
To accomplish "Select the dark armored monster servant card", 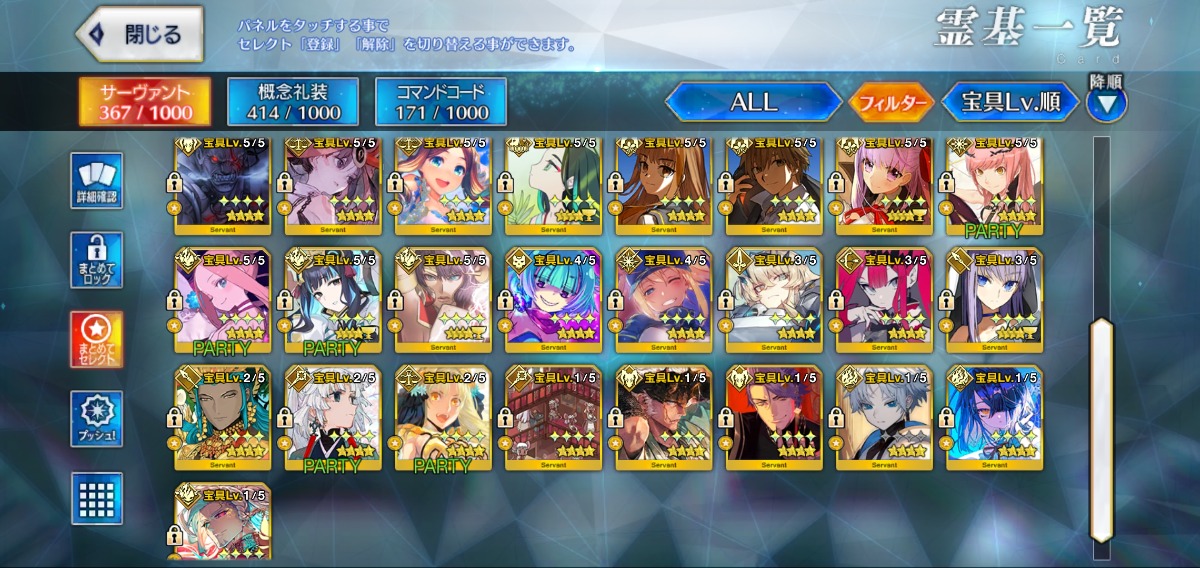I will [x=222, y=185].
